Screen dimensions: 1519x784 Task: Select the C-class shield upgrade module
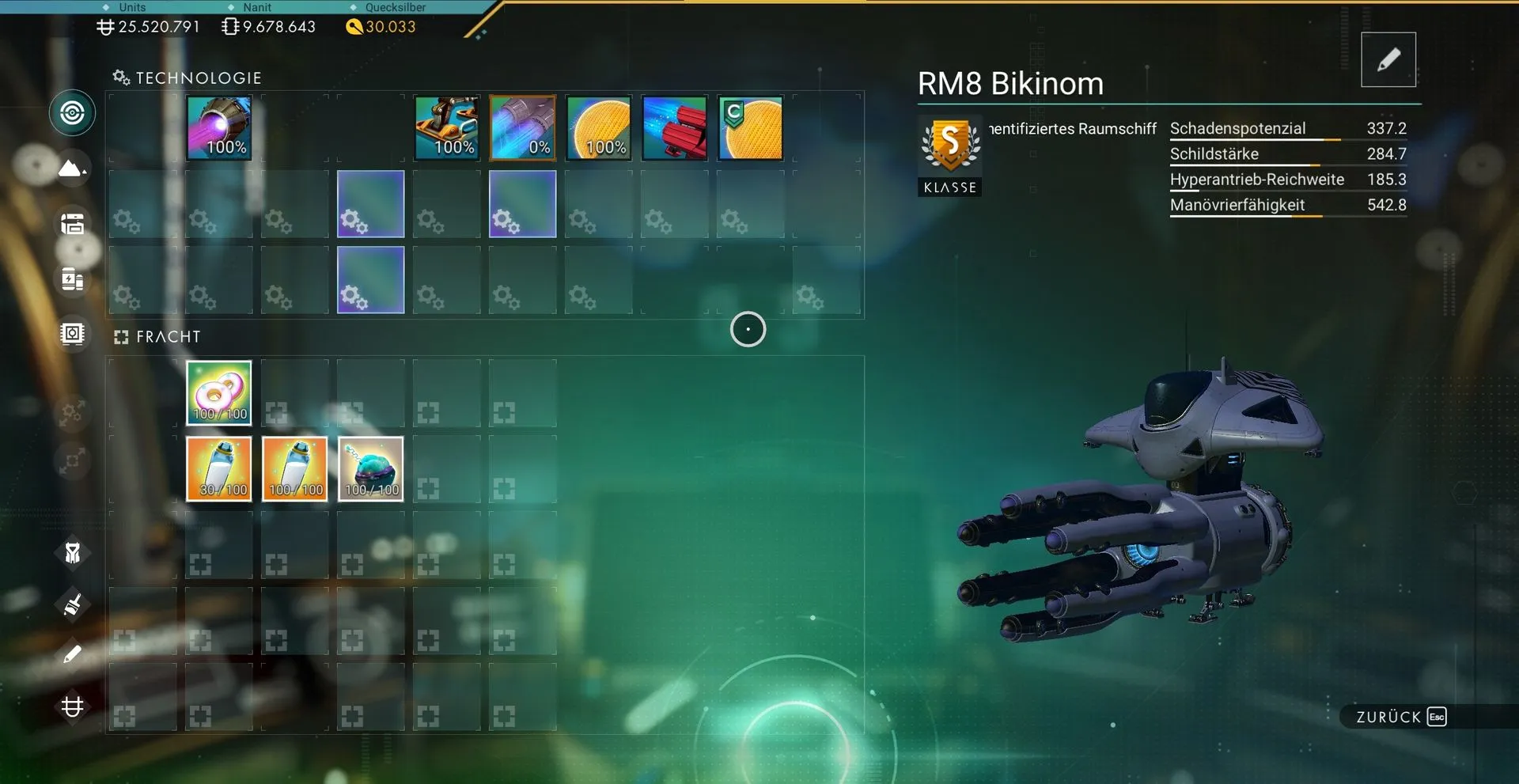pyautogui.click(x=751, y=128)
